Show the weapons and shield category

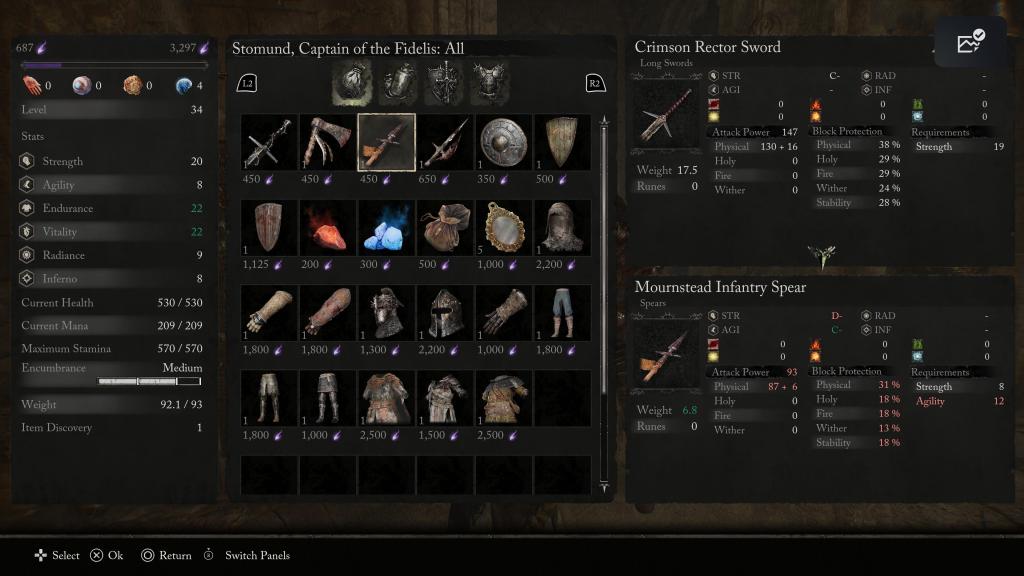tap(444, 82)
